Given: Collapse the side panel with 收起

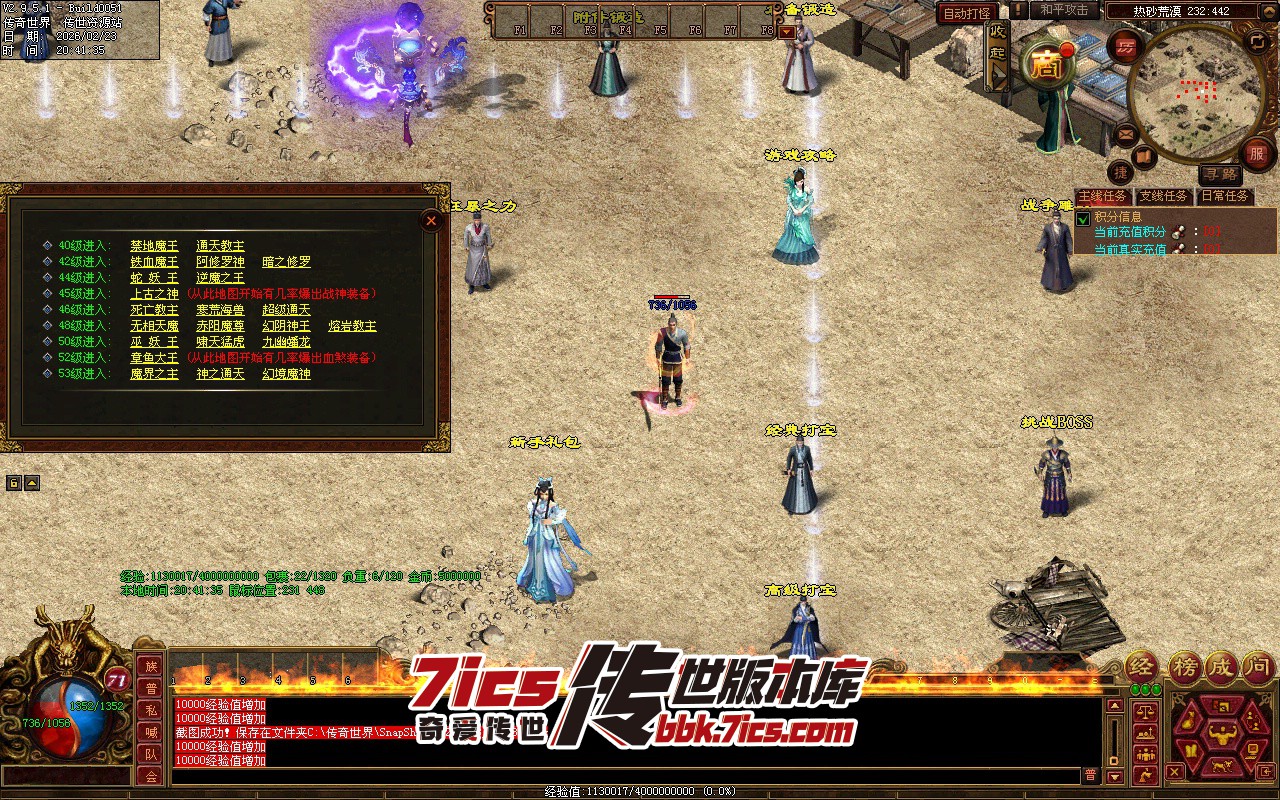Looking at the screenshot, I should point(997,56).
